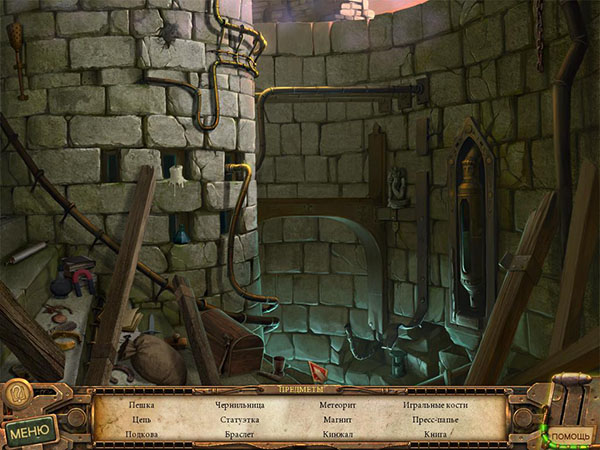The height and width of the screenshot is (450, 600).
Task: Choose Чернильница in the item list
Action: pyautogui.click(x=238, y=405)
